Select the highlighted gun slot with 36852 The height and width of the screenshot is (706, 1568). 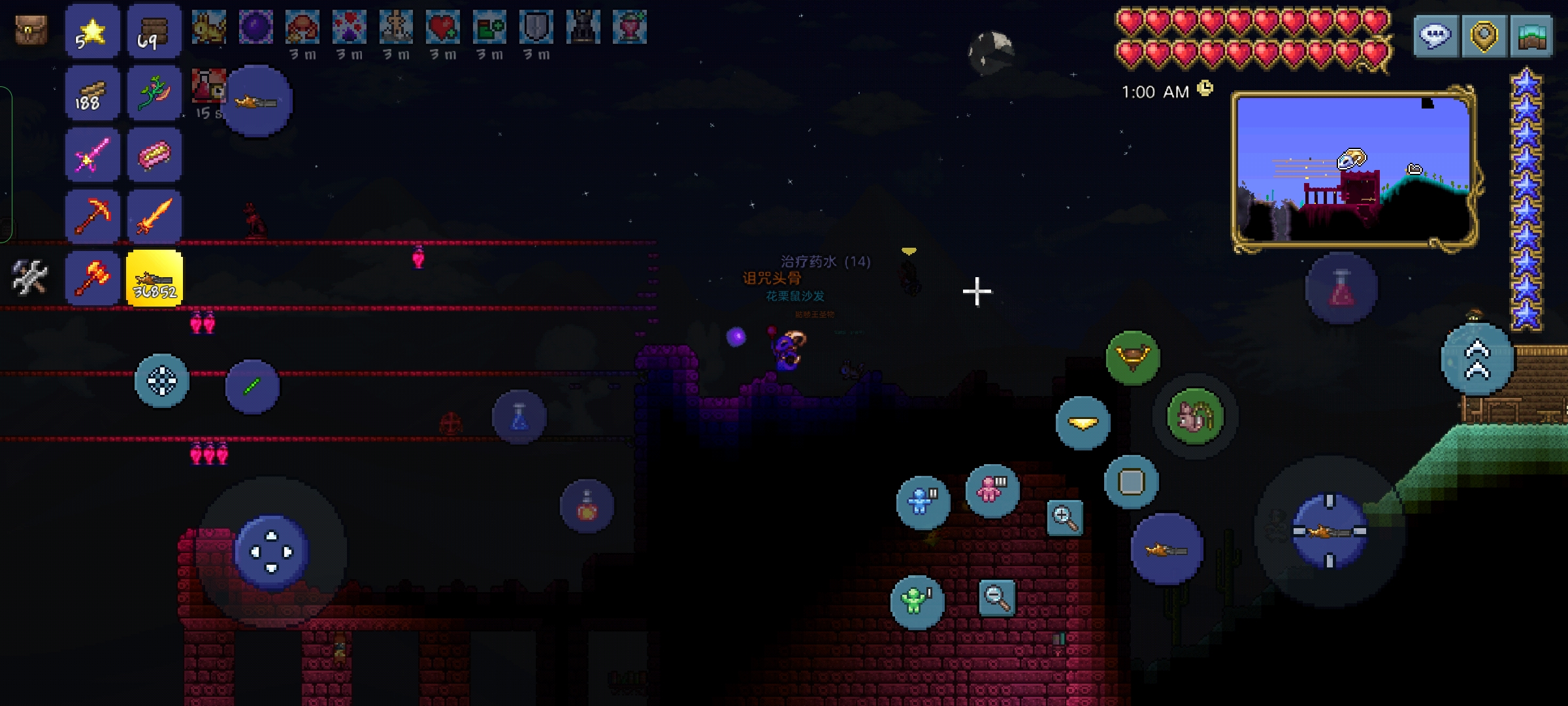154,278
